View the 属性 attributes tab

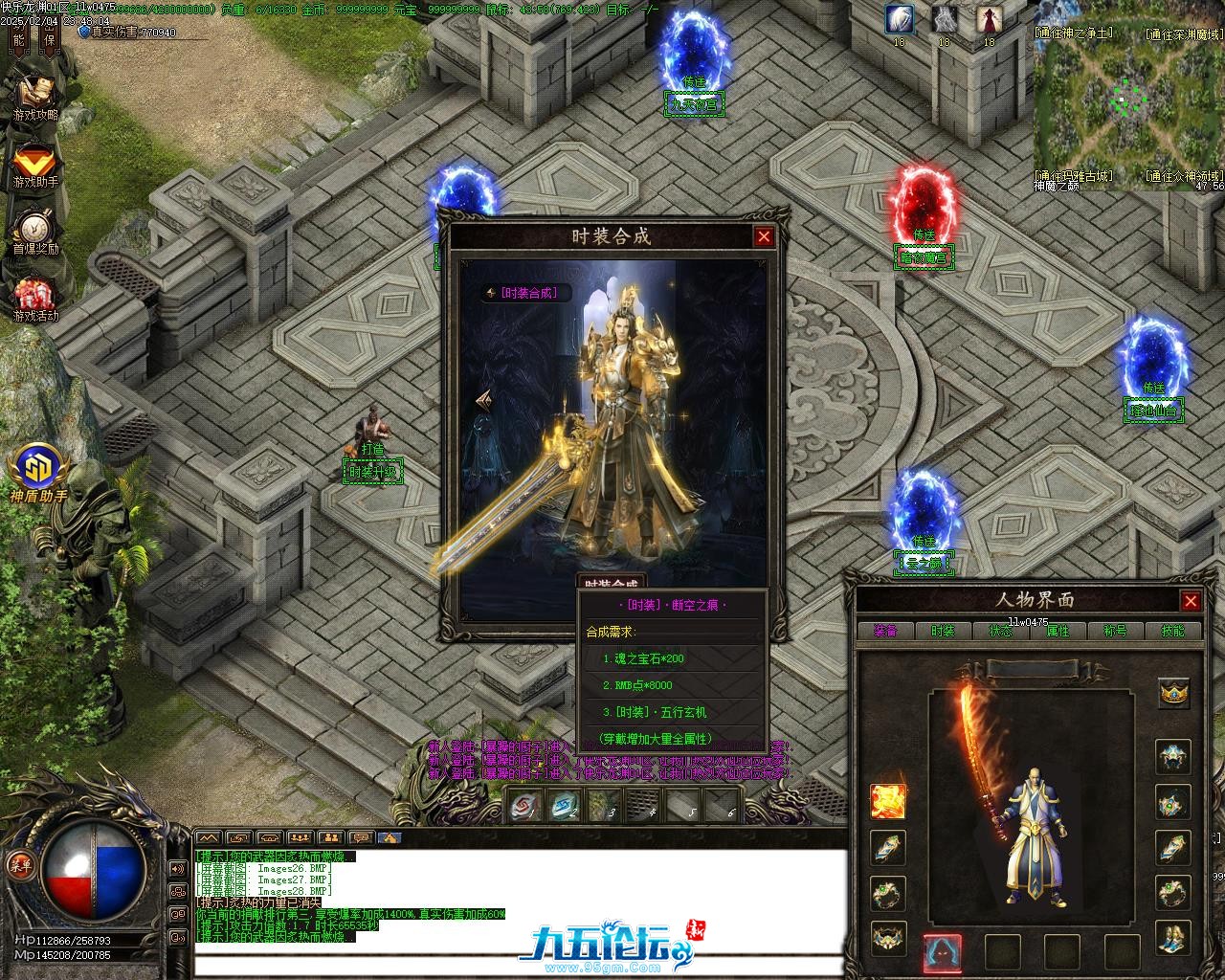tap(1058, 631)
